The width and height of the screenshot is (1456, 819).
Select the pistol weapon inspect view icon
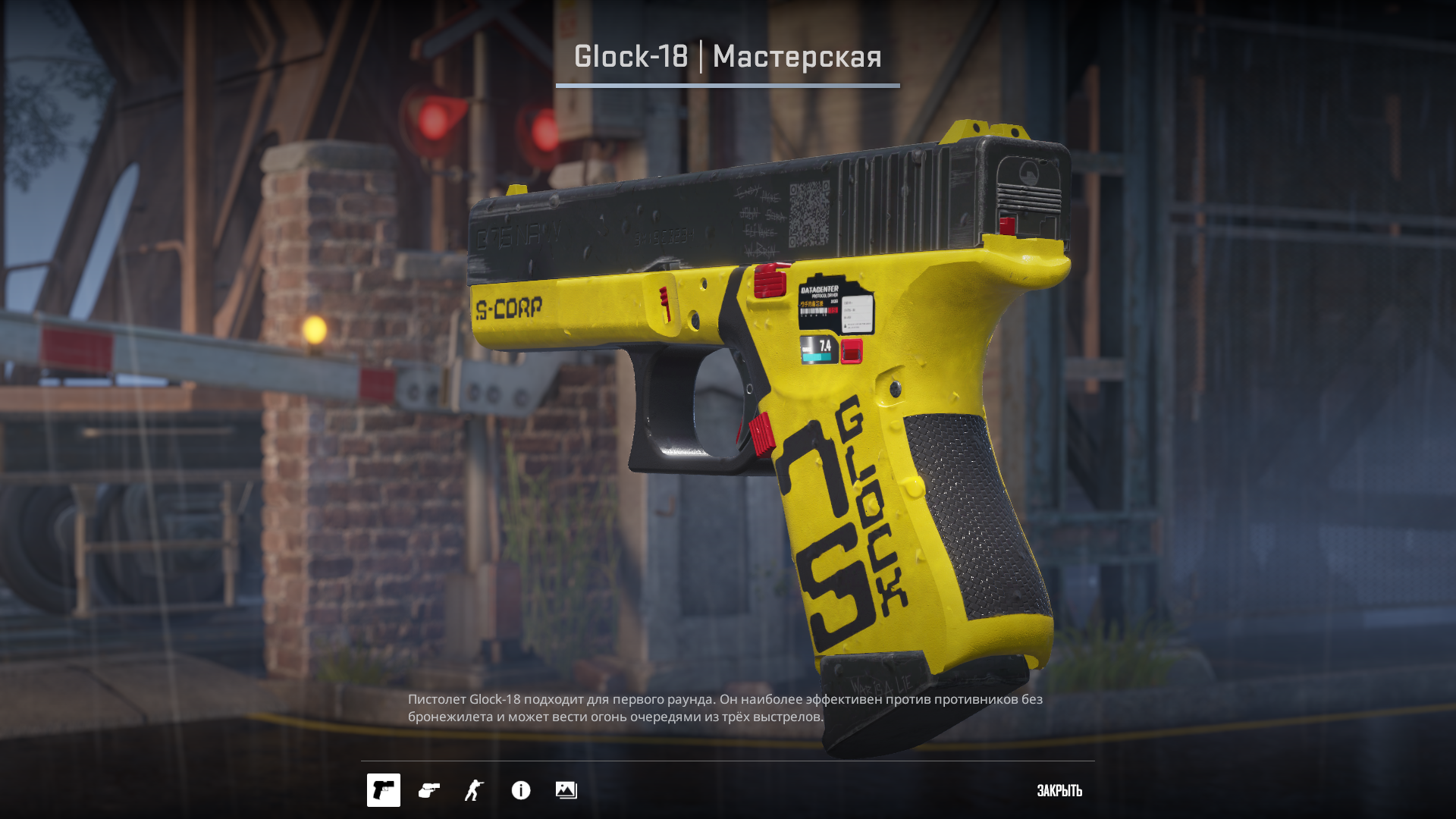point(384,790)
